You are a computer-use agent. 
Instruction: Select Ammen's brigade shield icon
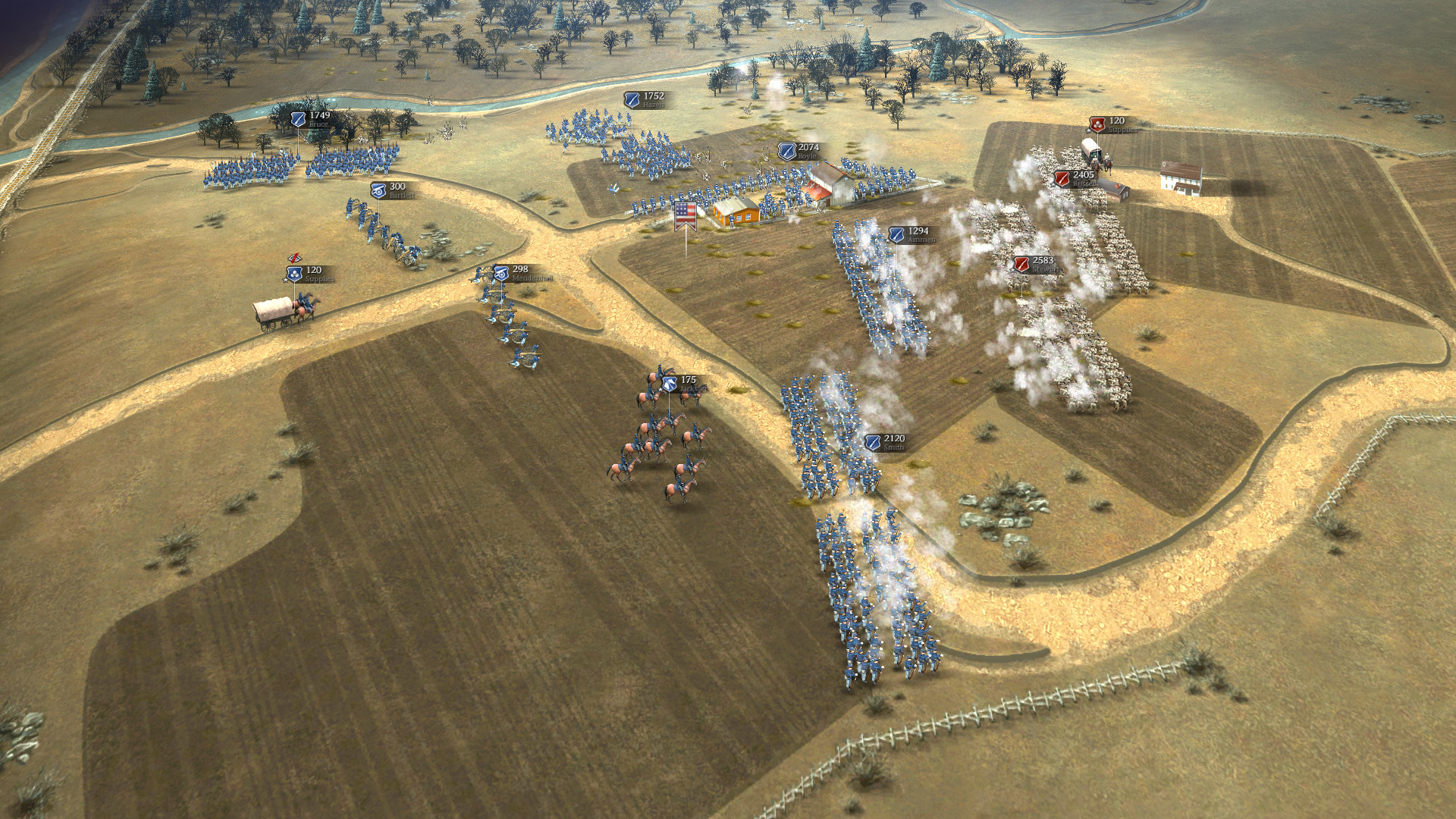point(896,234)
